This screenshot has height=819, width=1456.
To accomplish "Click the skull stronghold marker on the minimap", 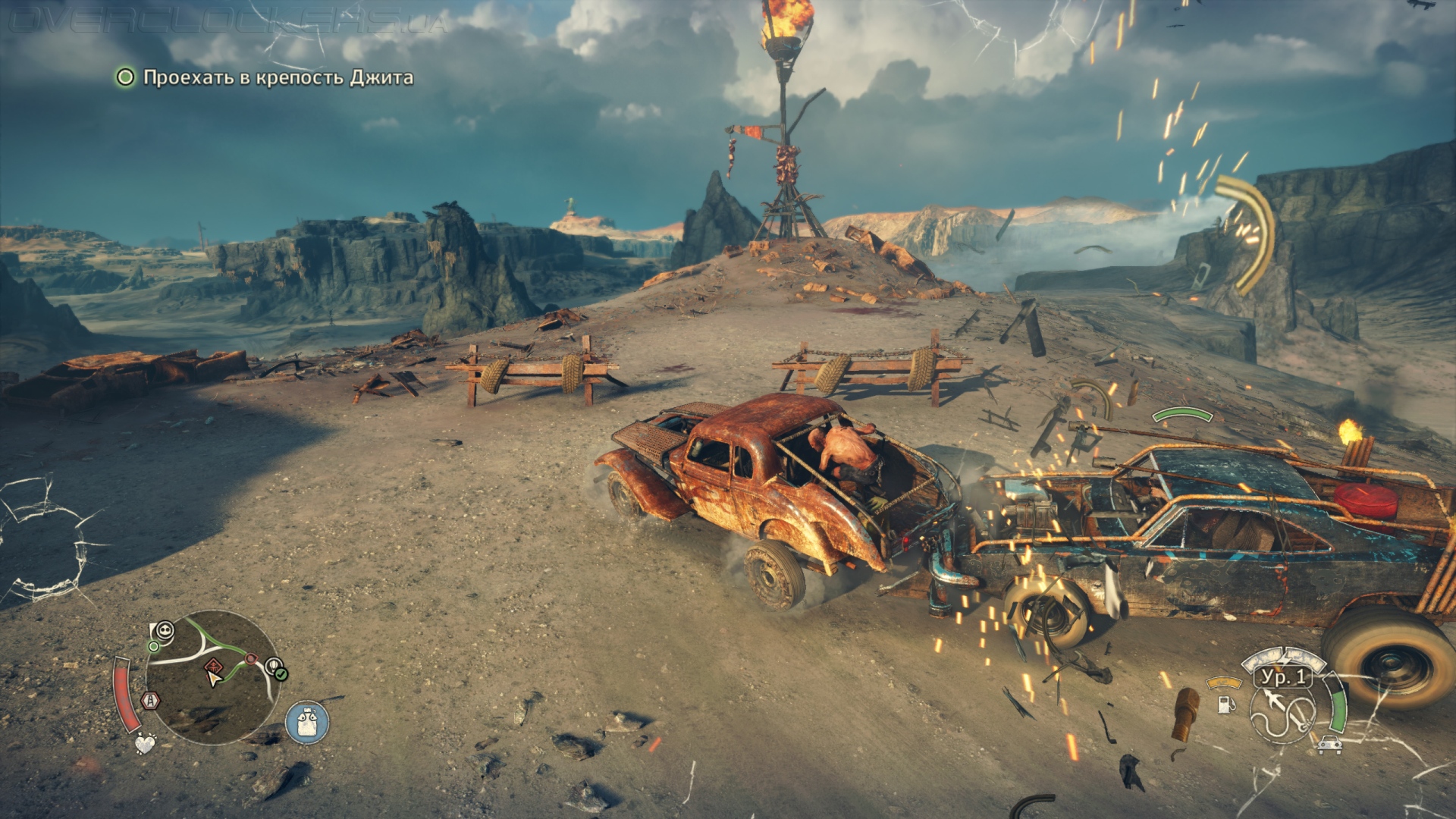I will pyautogui.click(x=165, y=631).
